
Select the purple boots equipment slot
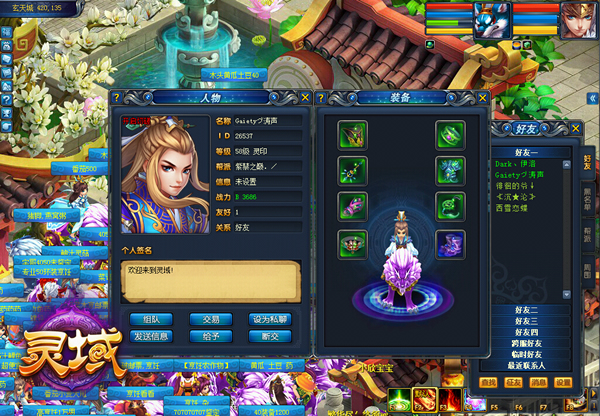click(449, 242)
